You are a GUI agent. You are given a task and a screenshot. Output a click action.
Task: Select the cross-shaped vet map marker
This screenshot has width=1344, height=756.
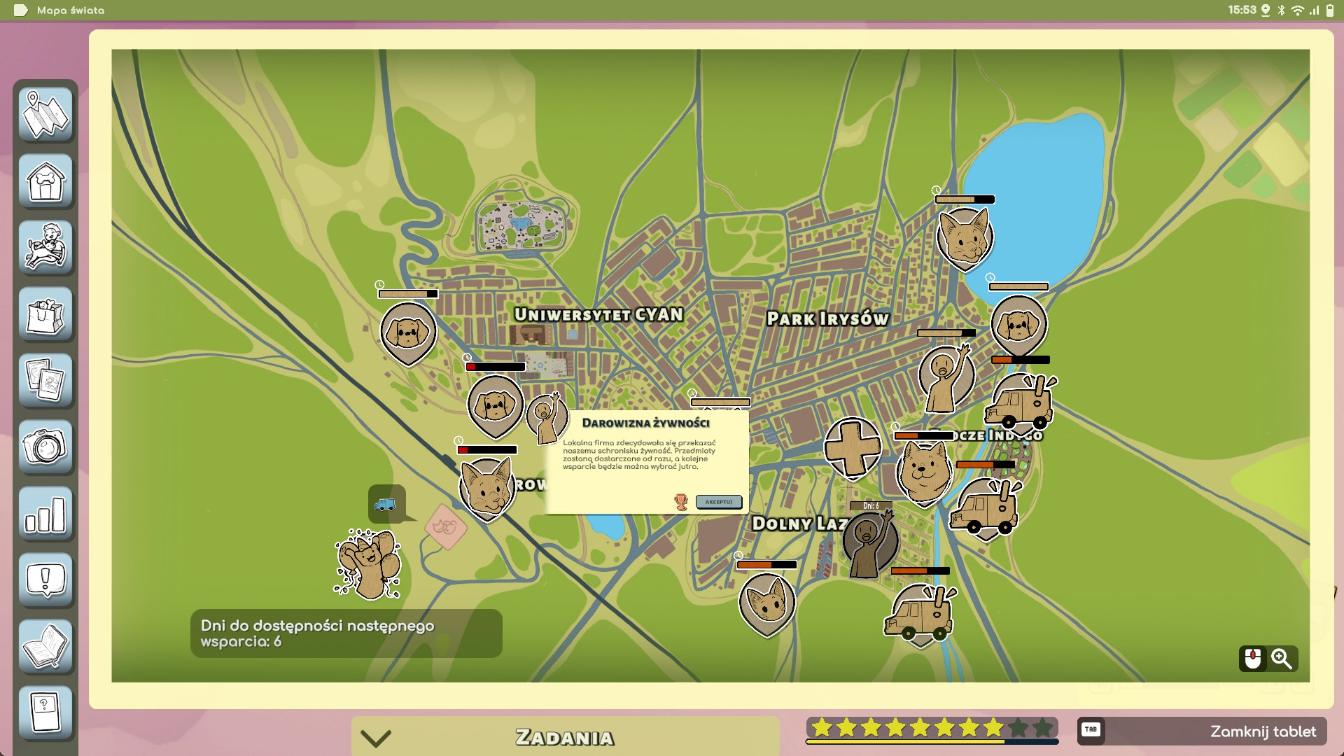click(x=852, y=447)
